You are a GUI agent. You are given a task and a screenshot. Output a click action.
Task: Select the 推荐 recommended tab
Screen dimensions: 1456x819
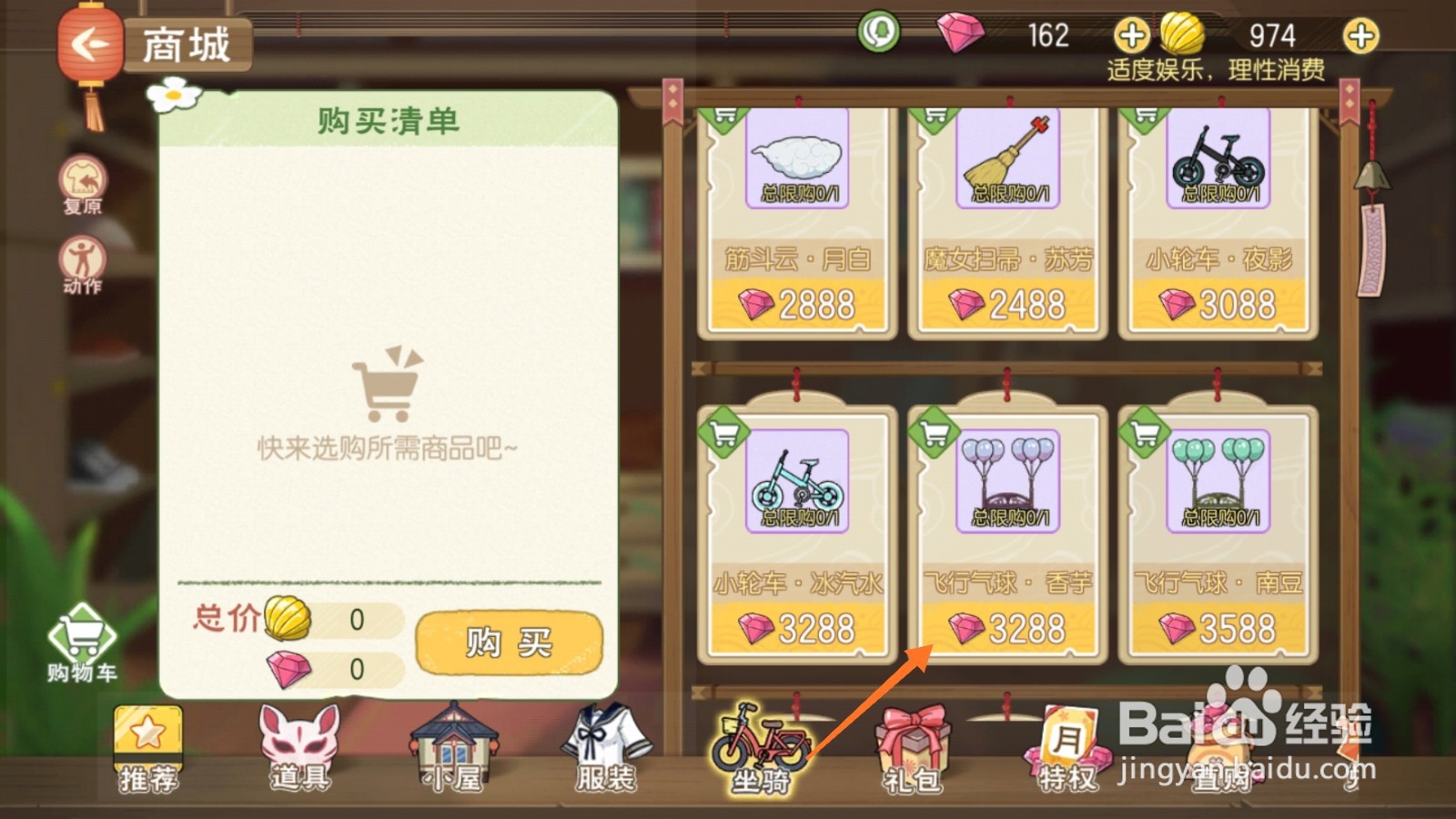click(148, 751)
